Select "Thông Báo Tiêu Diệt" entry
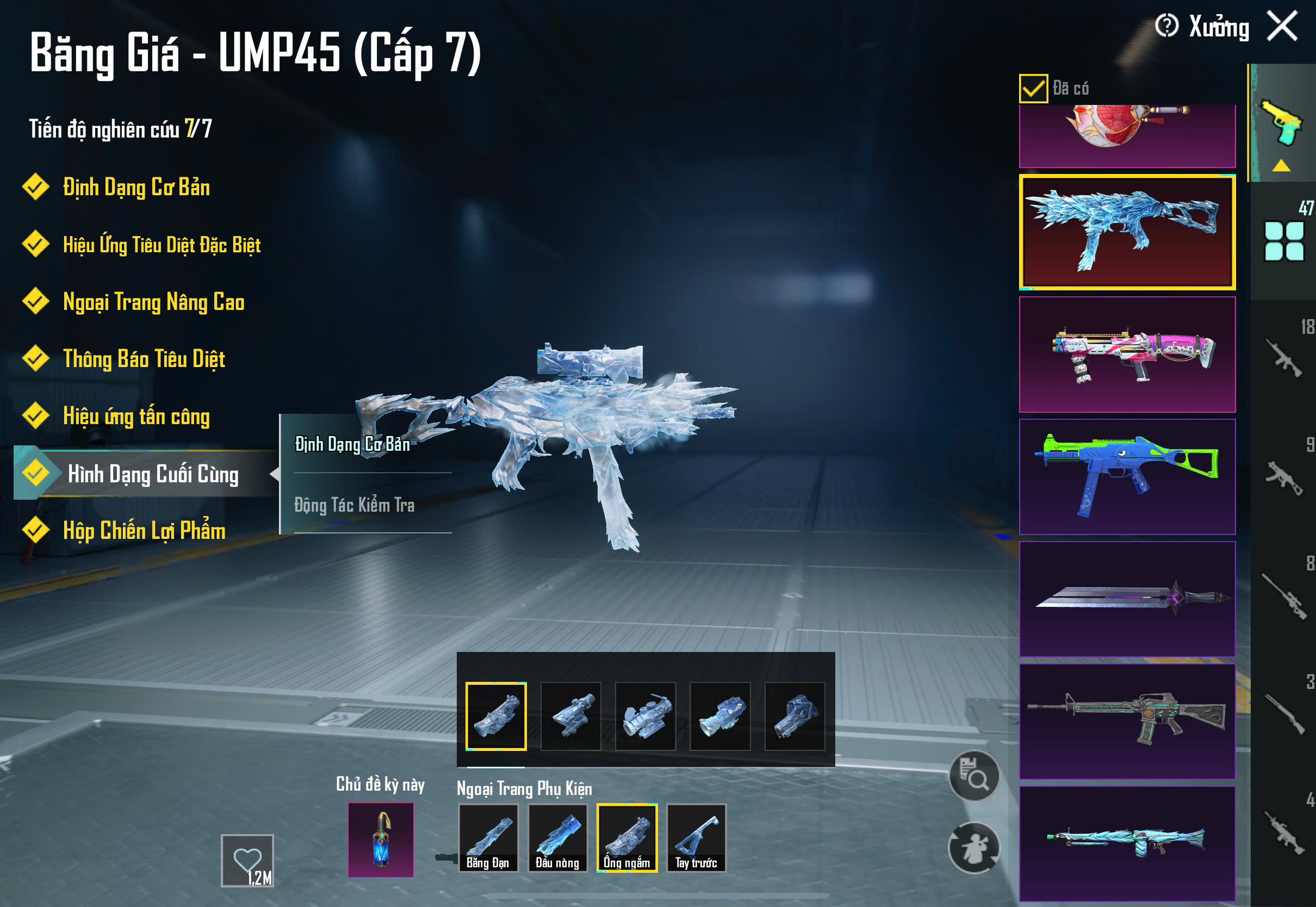Image resolution: width=1316 pixels, height=907 pixels. (144, 359)
